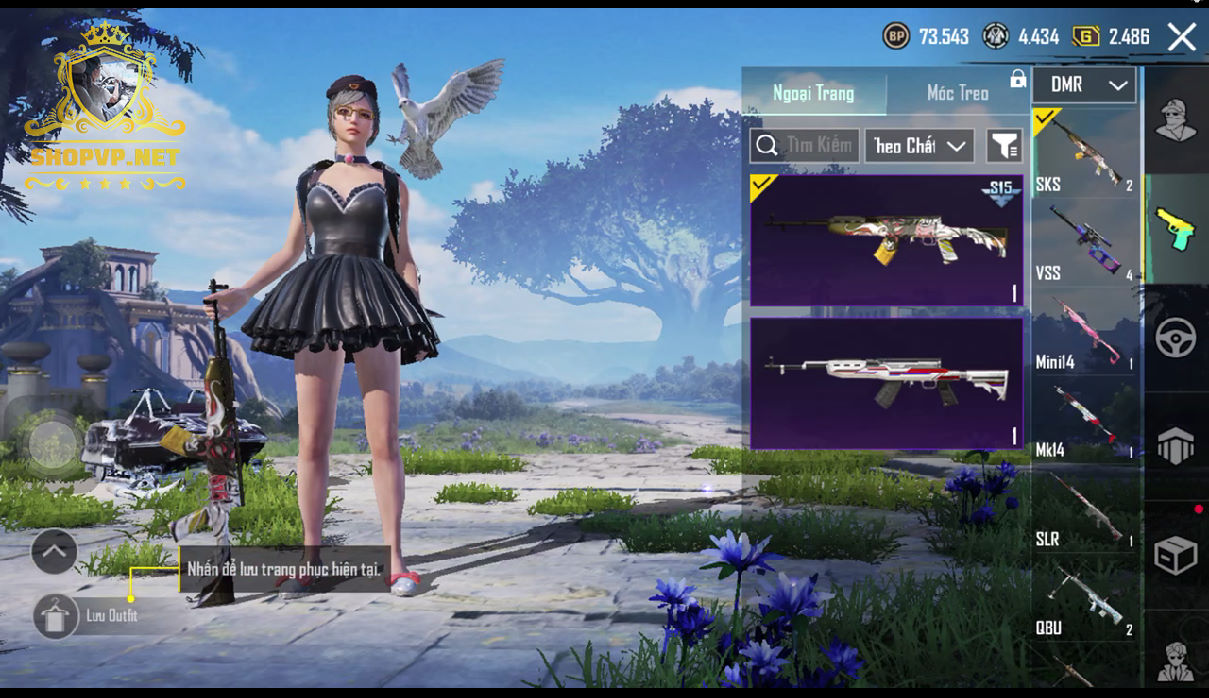The image size is (1209, 698).
Task: Switch to the Ngoại Trang tab
Action: point(813,93)
